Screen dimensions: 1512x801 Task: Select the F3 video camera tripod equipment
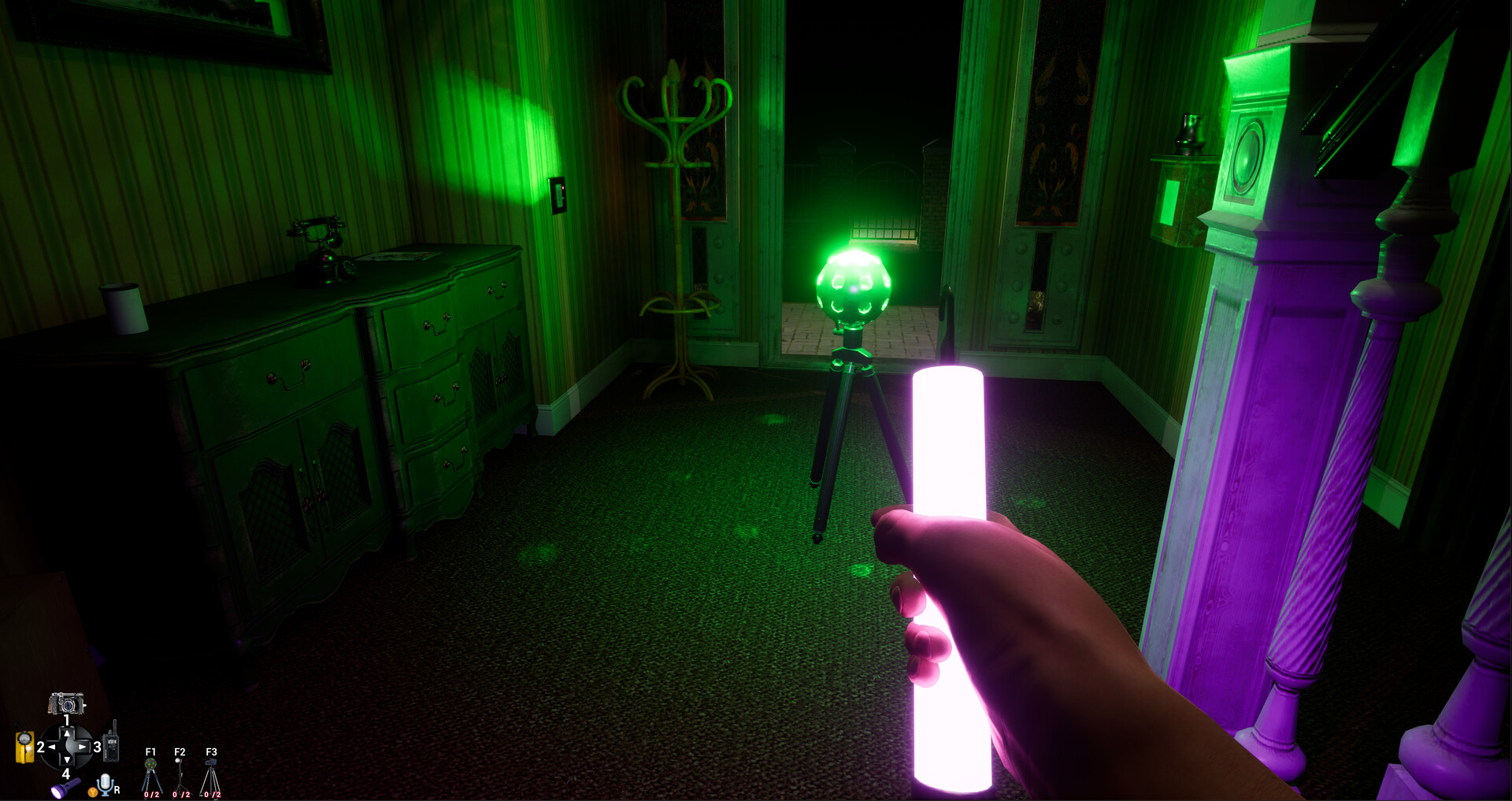[212, 772]
